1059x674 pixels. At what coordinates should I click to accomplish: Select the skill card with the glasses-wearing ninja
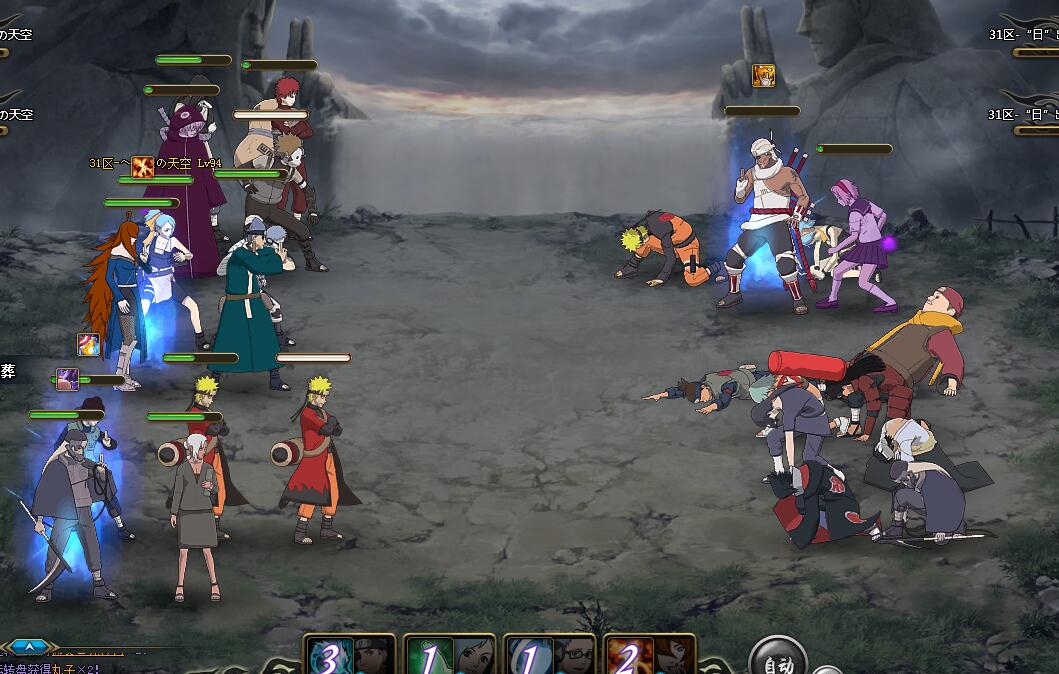tap(549, 655)
